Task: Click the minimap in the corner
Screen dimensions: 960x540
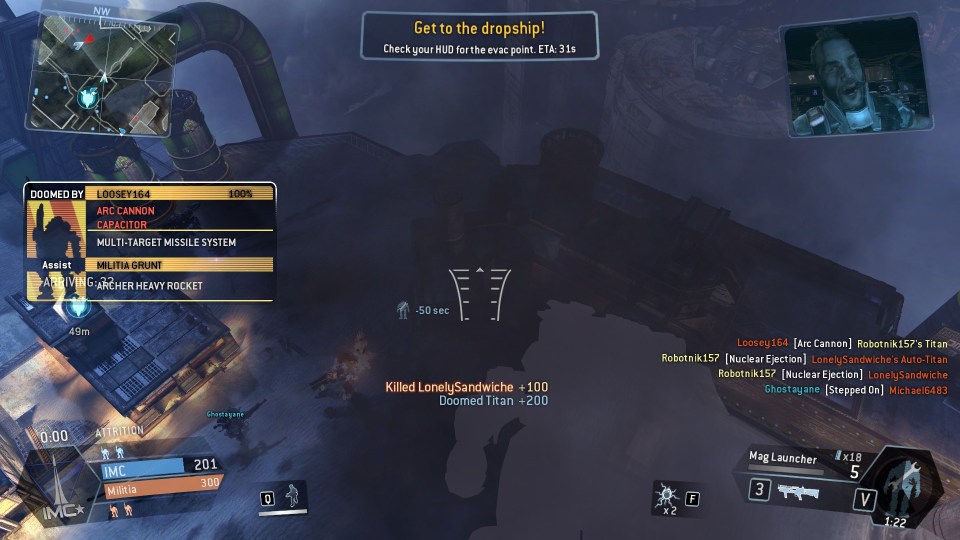Action: point(102,75)
